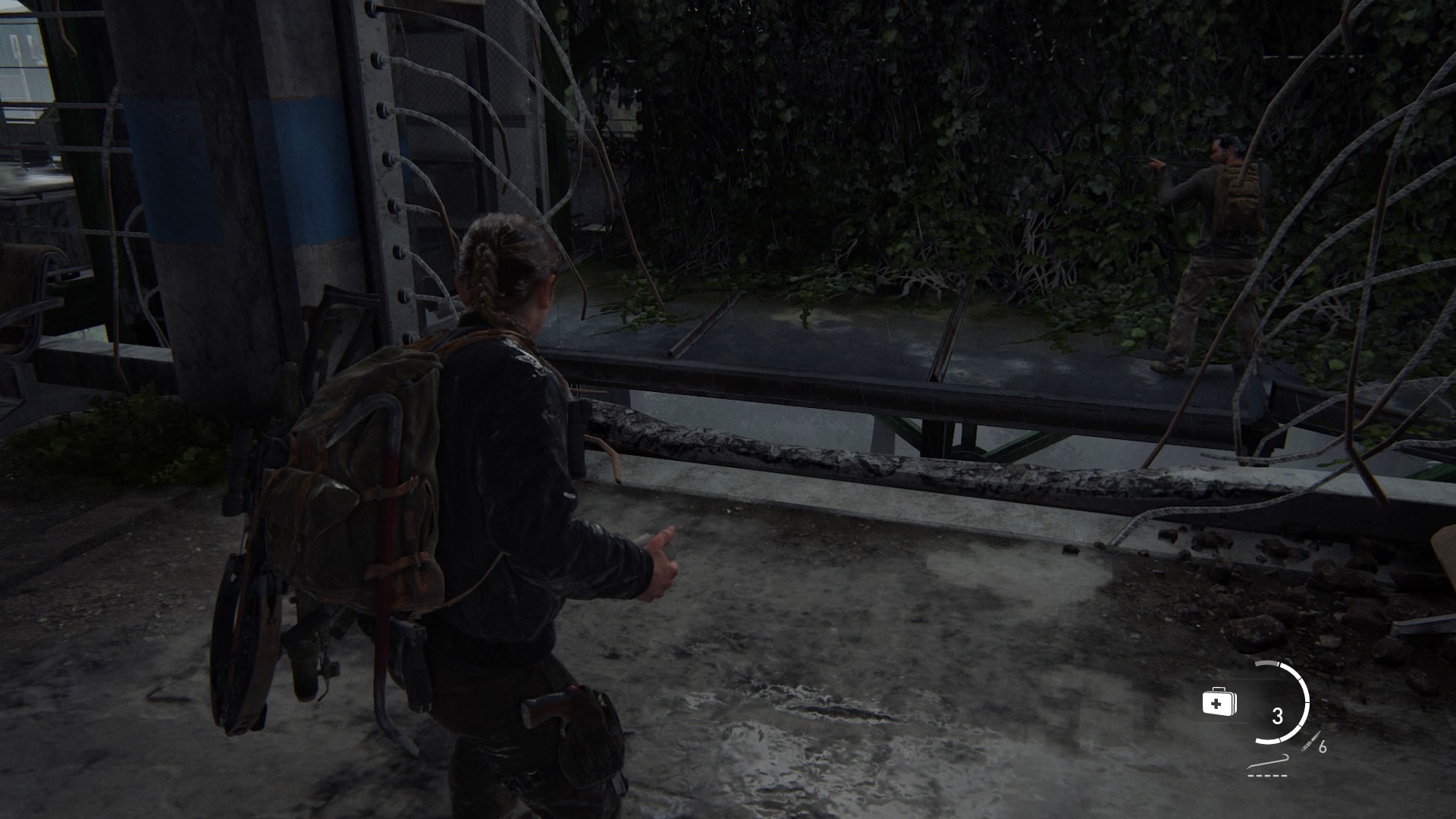
Task: Select the med kit icon
Action: [x=1219, y=702]
